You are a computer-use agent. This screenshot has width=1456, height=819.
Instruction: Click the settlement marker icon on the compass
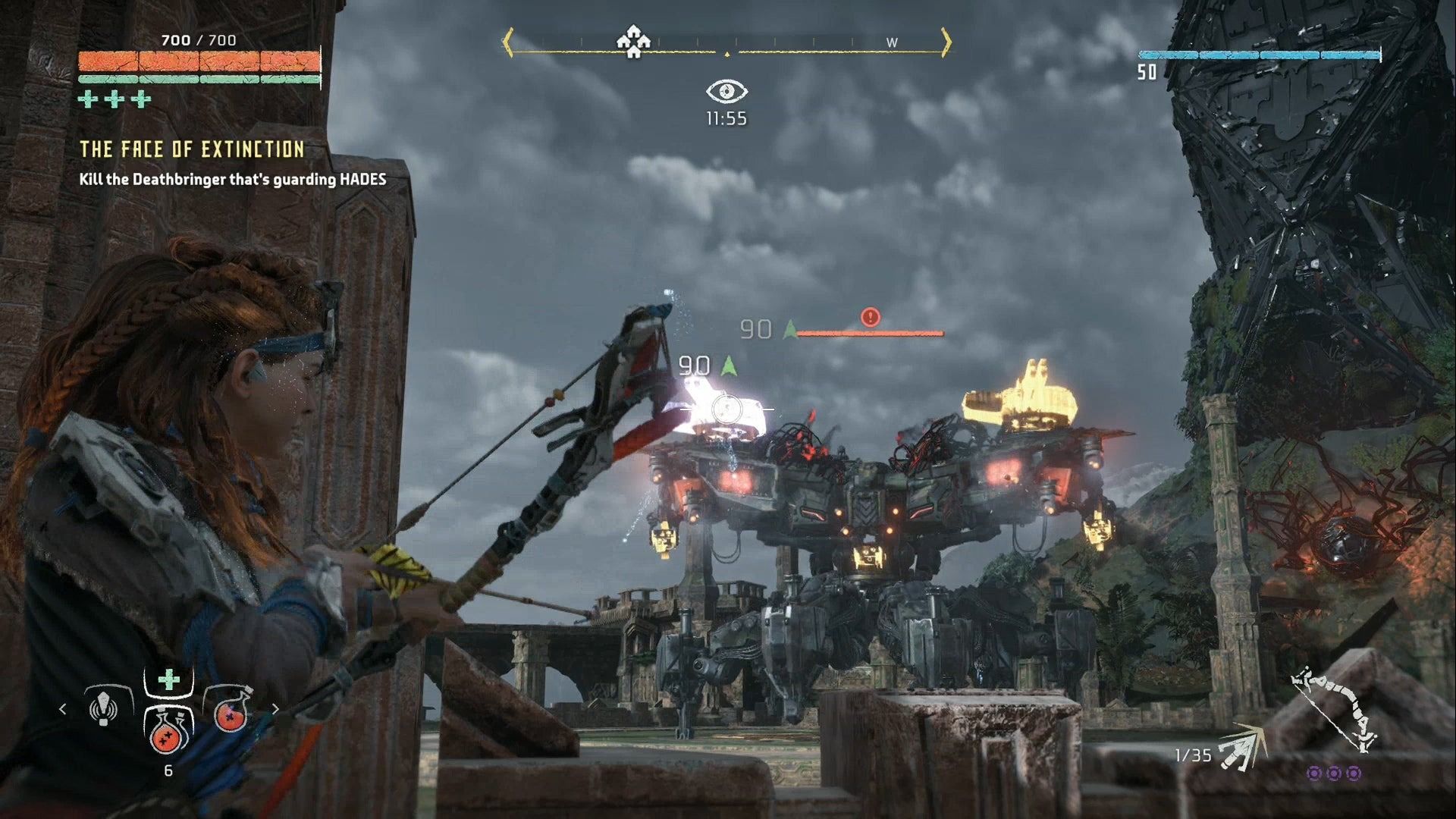[x=634, y=42]
